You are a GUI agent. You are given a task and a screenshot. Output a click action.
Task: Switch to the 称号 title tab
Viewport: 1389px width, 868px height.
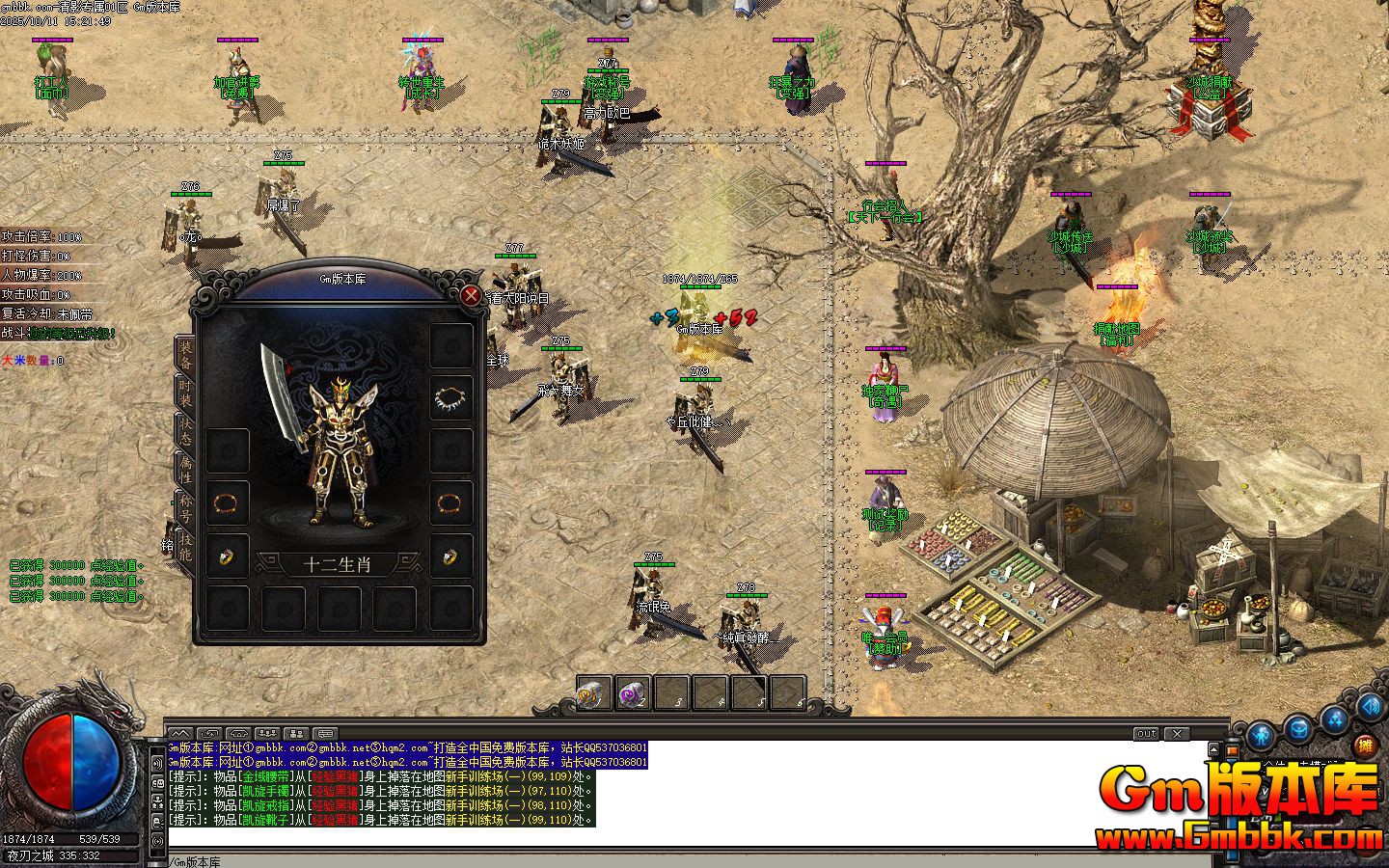coord(184,506)
